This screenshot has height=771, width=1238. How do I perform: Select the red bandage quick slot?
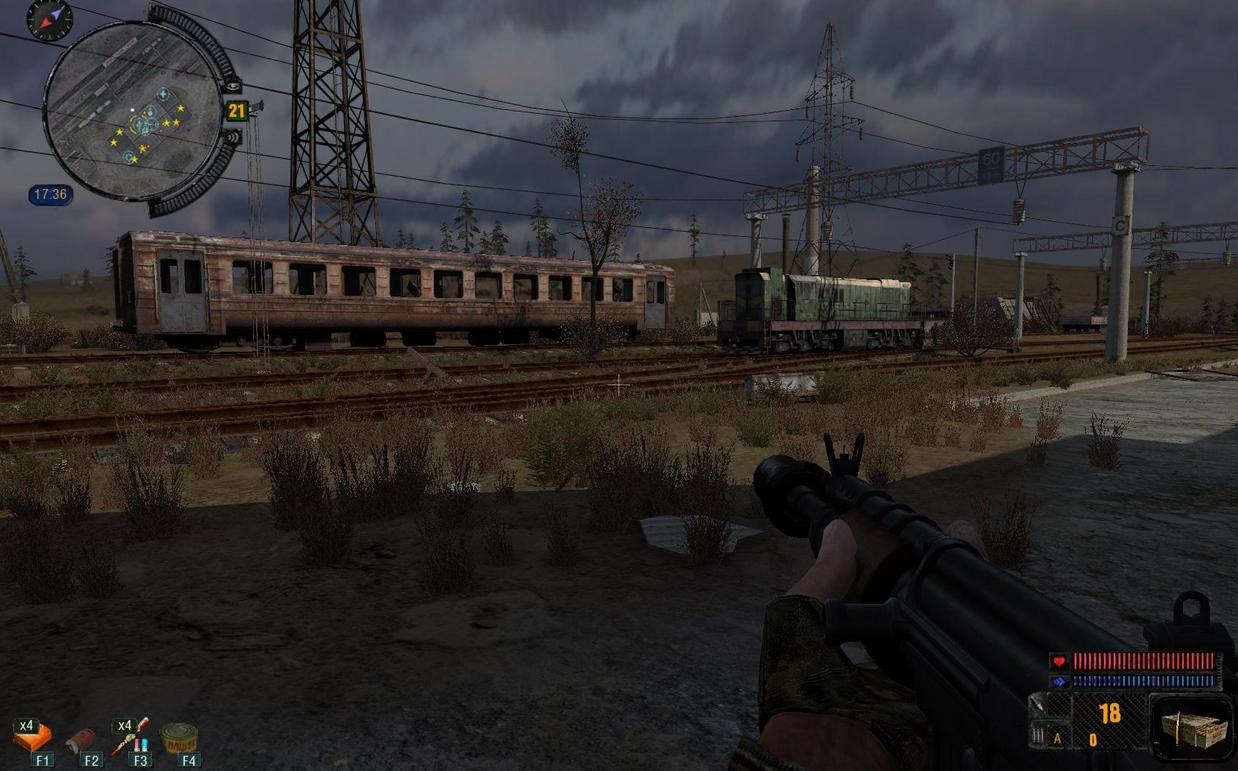click(x=81, y=739)
